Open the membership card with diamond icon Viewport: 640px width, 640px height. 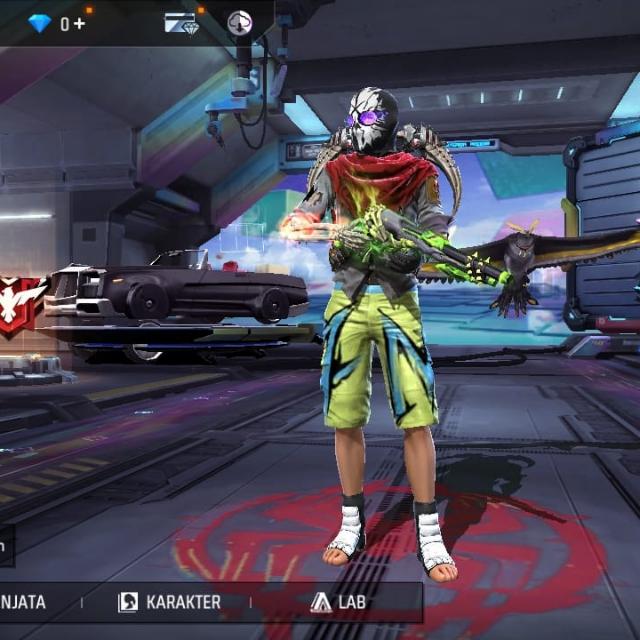pyautogui.click(x=181, y=23)
